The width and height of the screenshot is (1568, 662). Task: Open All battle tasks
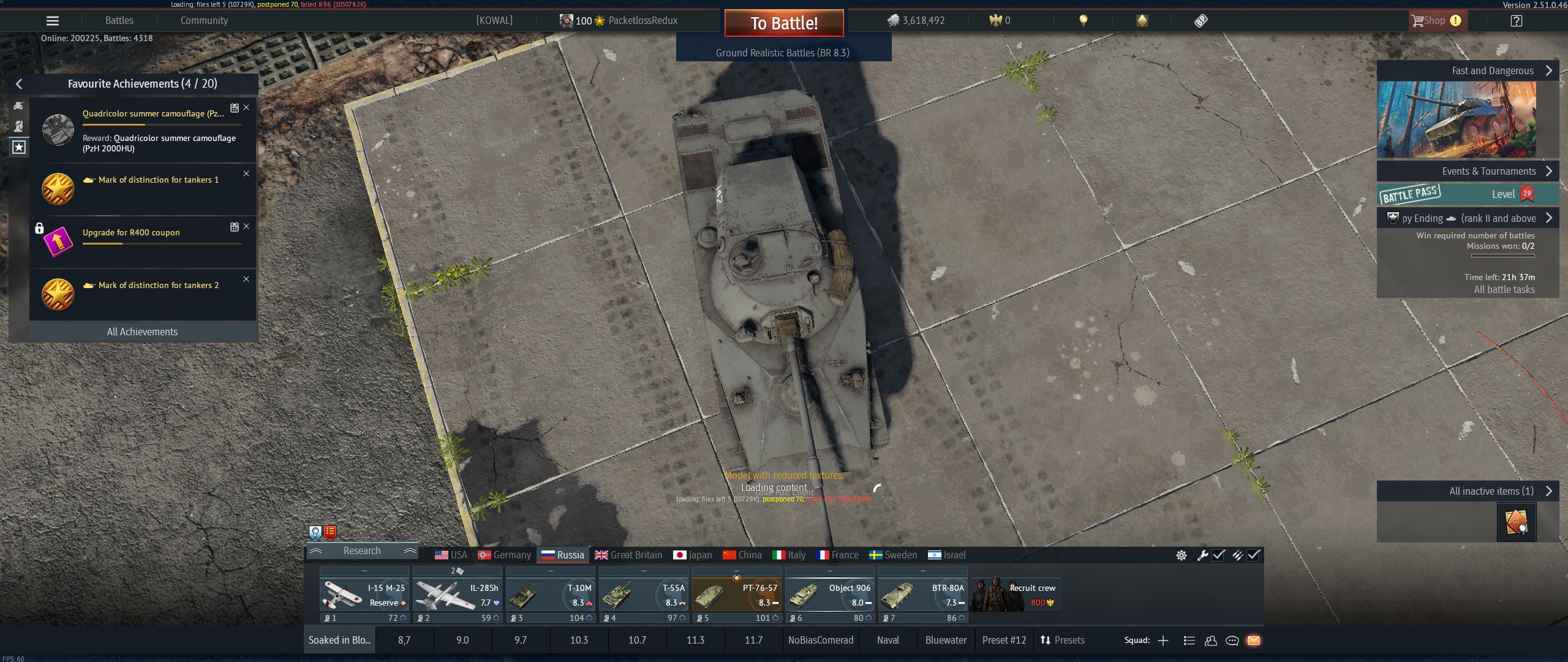tap(1504, 289)
